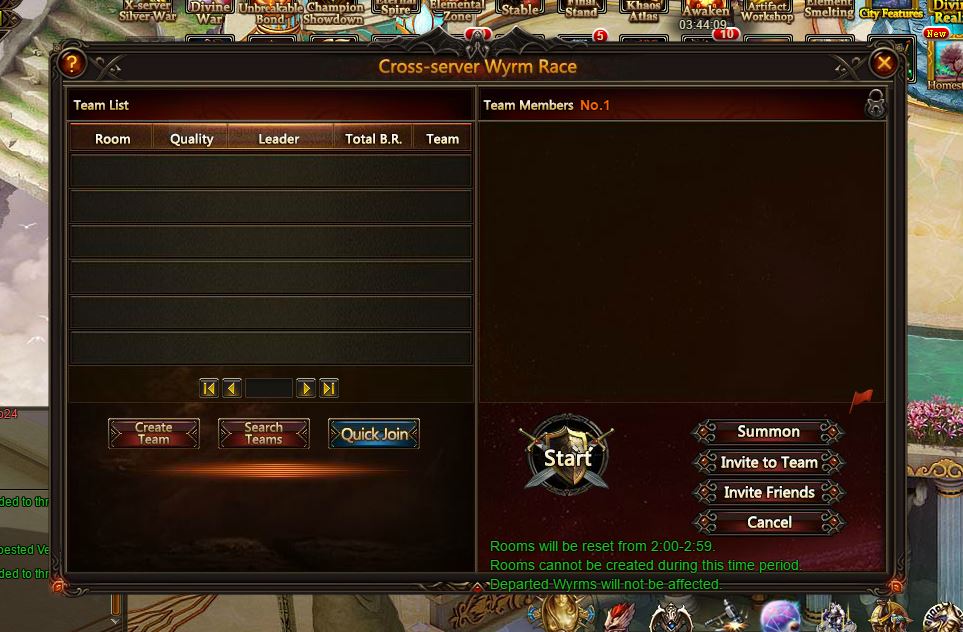The height and width of the screenshot is (632, 963).
Task: Open the Artifact Workshop icon
Action: click(x=767, y=12)
